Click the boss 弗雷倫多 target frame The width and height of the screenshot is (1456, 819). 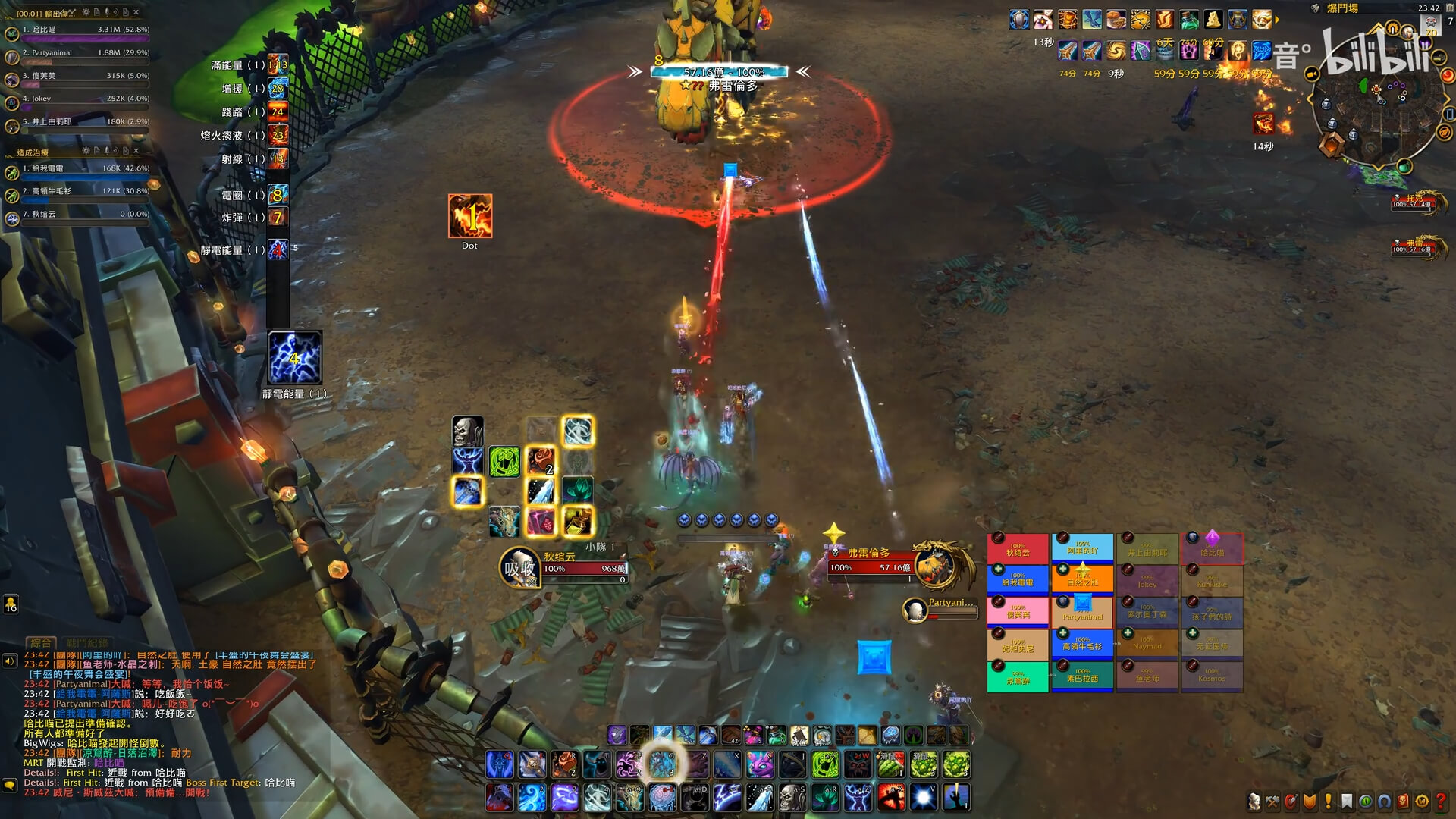(x=880, y=567)
